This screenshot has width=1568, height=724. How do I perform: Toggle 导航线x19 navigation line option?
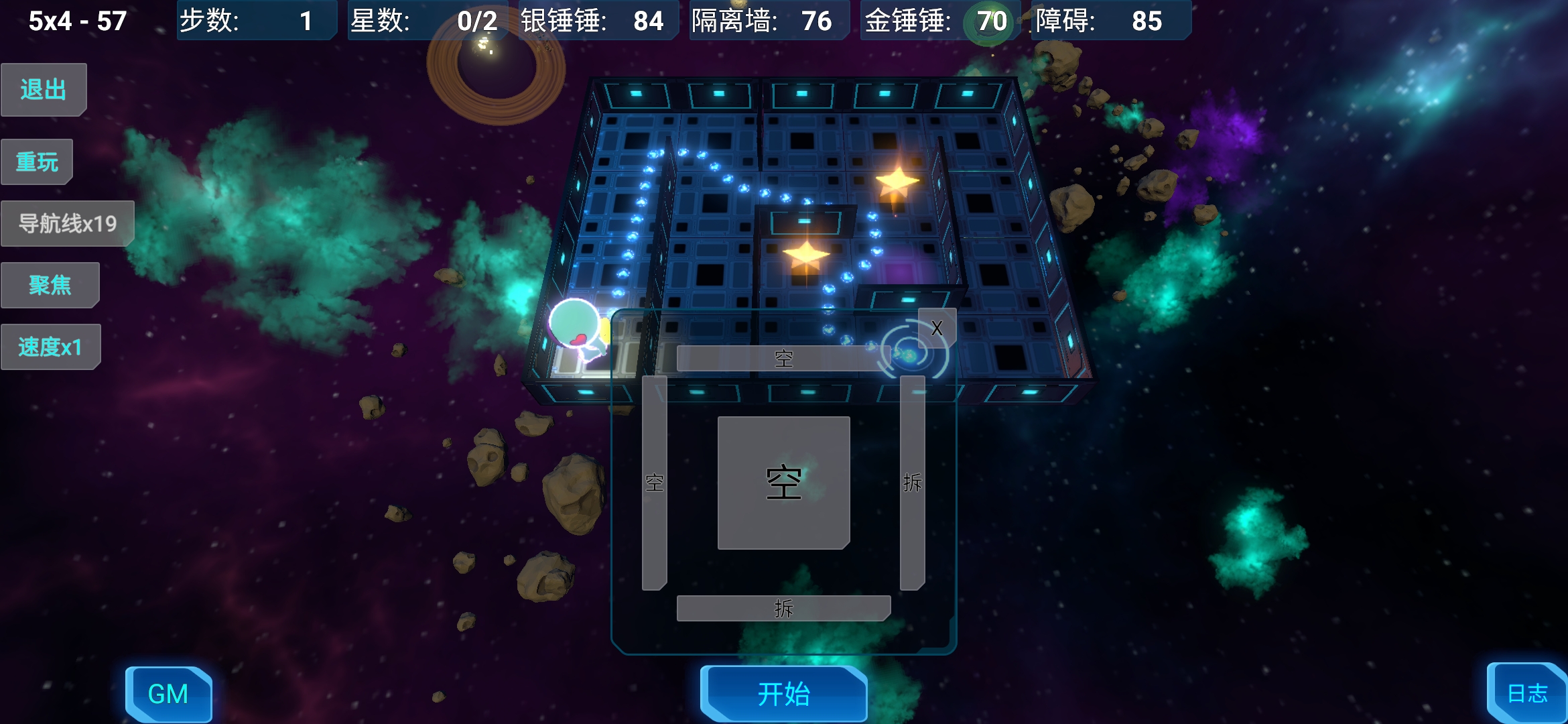click(67, 223)
